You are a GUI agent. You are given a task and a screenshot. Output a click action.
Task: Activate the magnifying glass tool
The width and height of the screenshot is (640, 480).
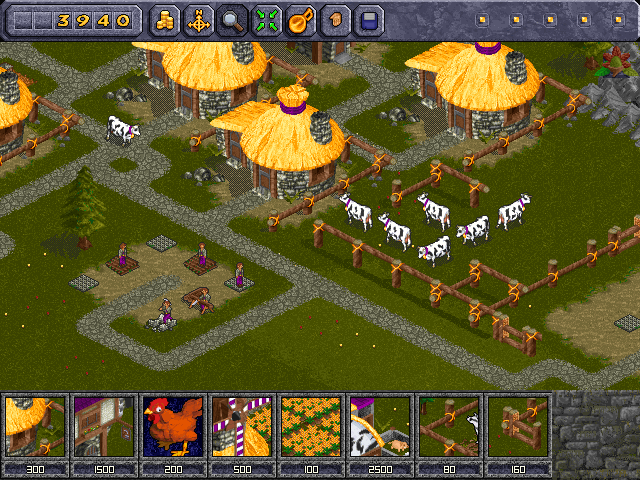click(x=233, y=19)
